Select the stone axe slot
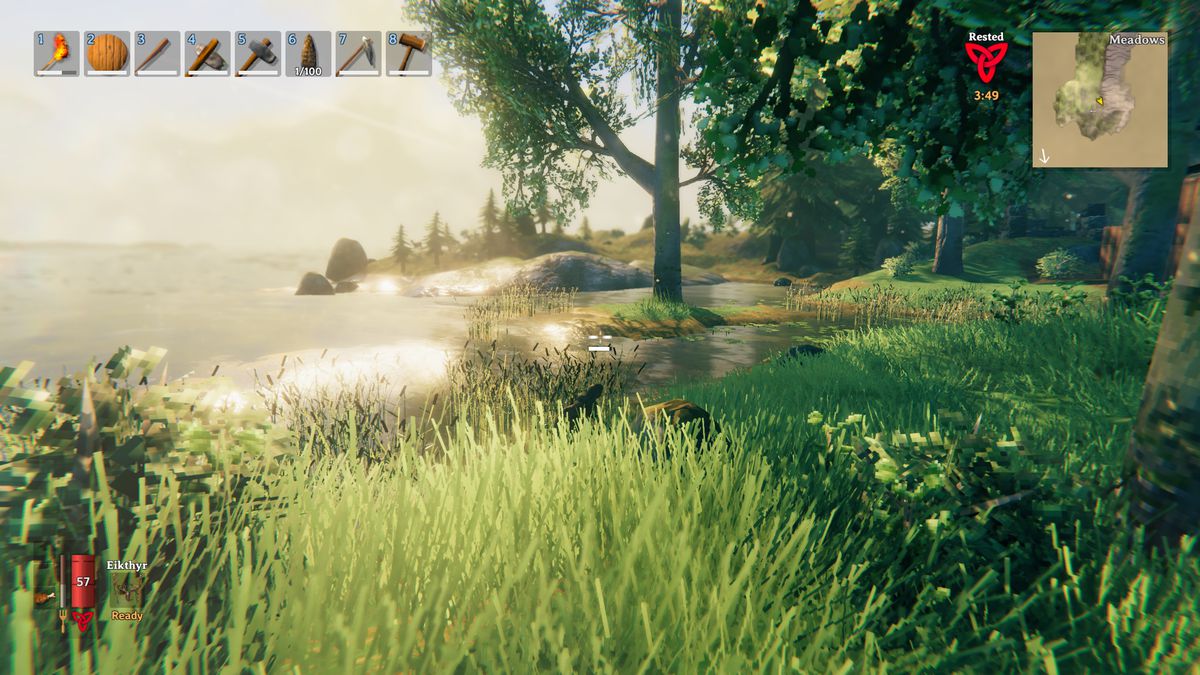The width and height of the screenshot is (1200, 675). pos(207,54)
